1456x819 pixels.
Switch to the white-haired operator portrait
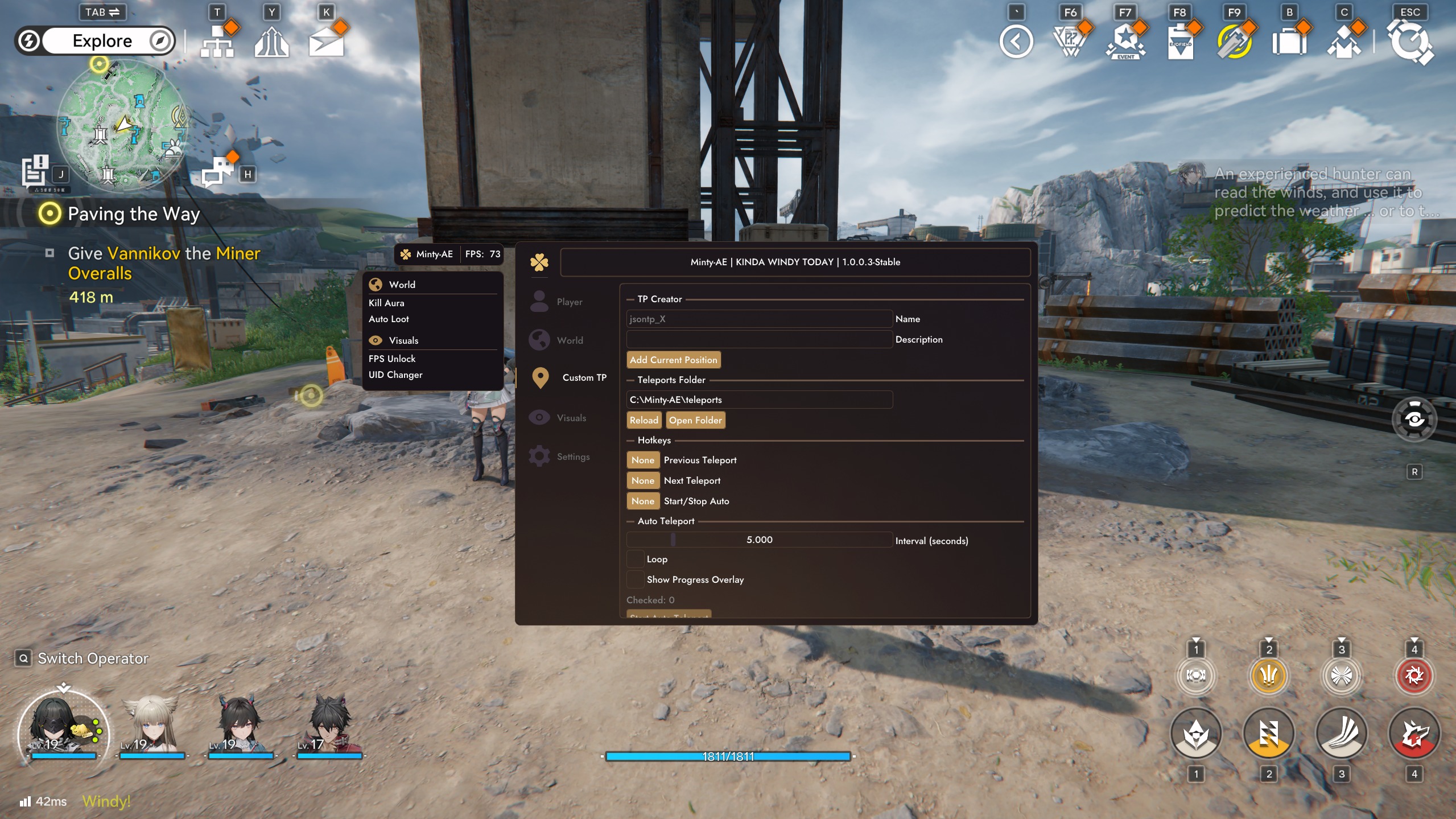(x=151, y=726)
